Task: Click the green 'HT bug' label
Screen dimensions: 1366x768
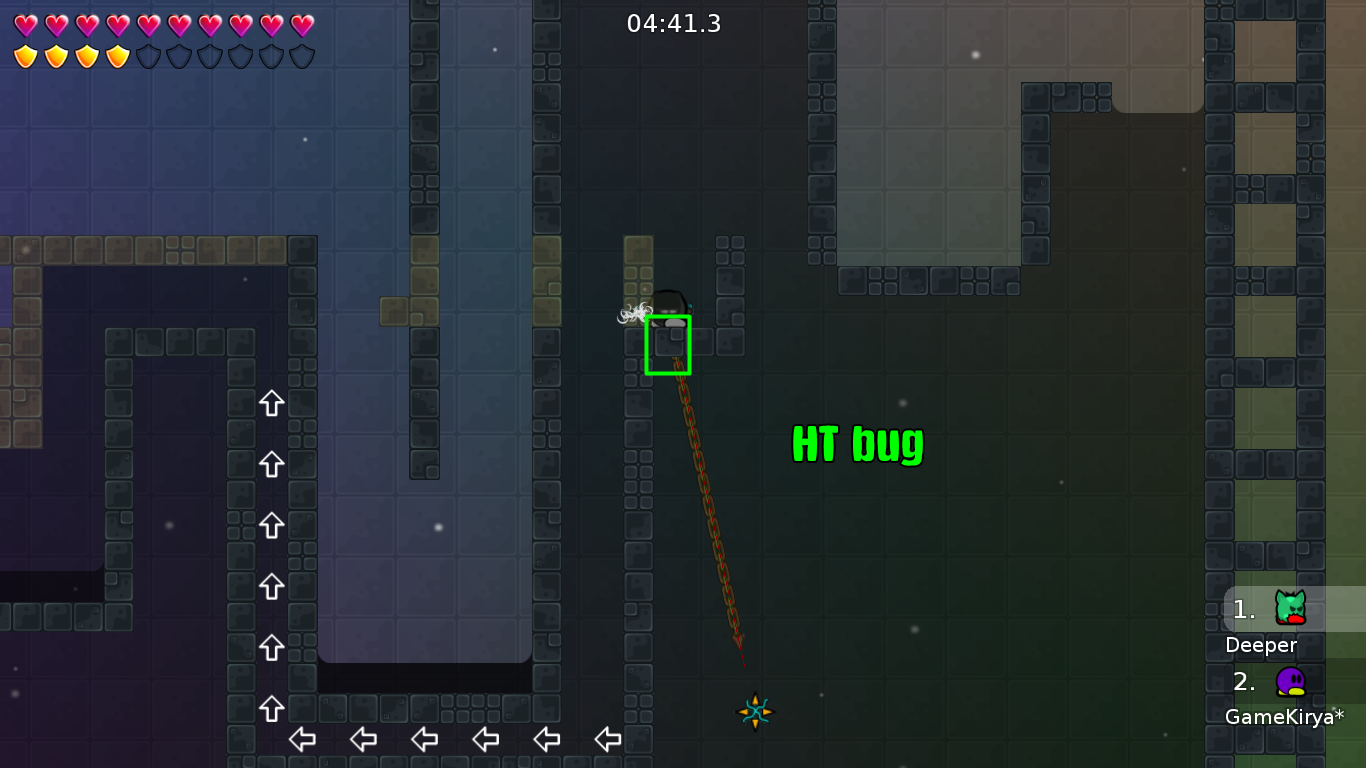Action: pyautogui.click(x=857, y=444)
